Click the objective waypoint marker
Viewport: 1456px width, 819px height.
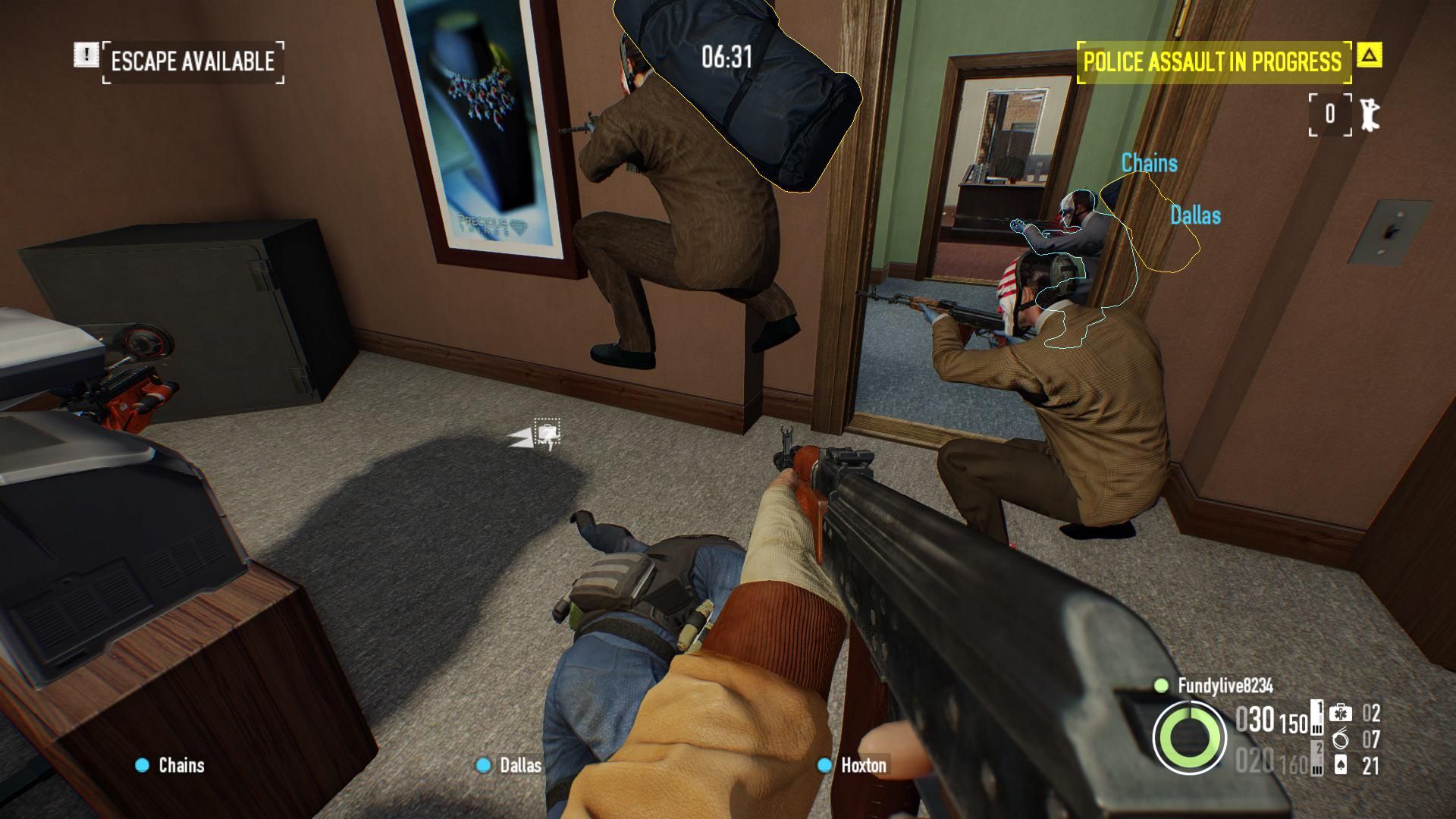click(546, 434)
